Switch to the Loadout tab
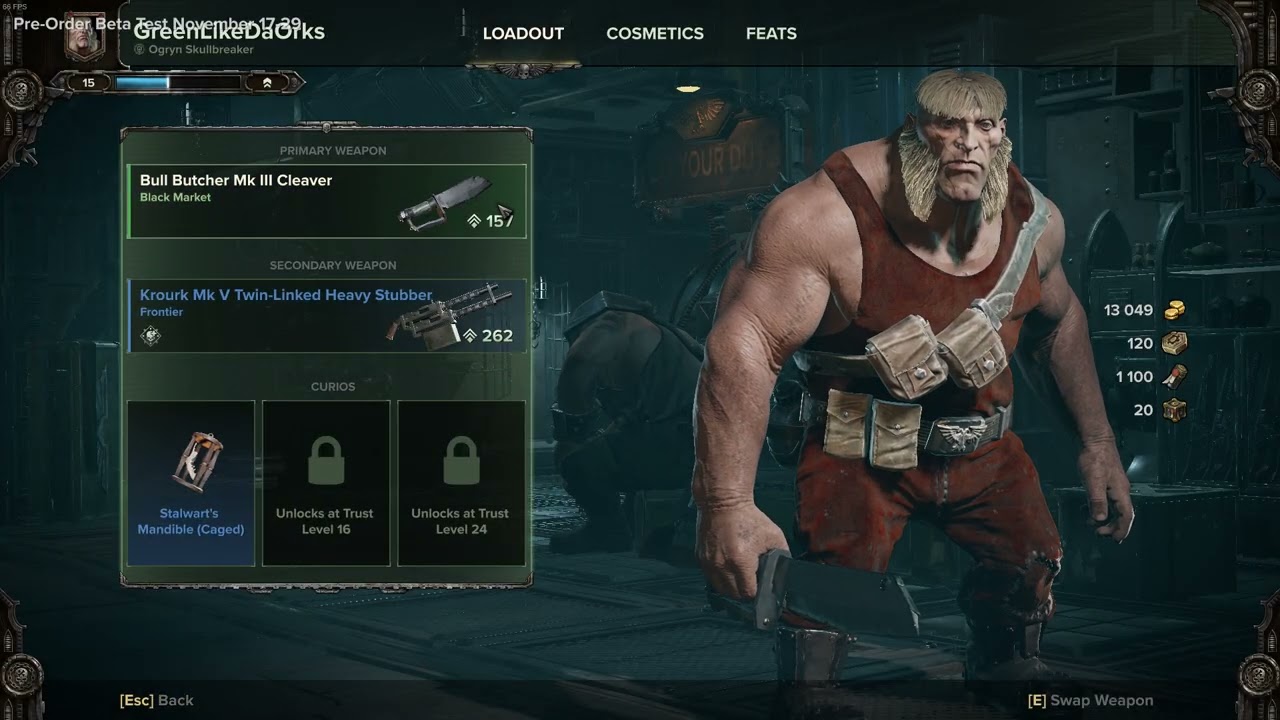 coord(523,34)
